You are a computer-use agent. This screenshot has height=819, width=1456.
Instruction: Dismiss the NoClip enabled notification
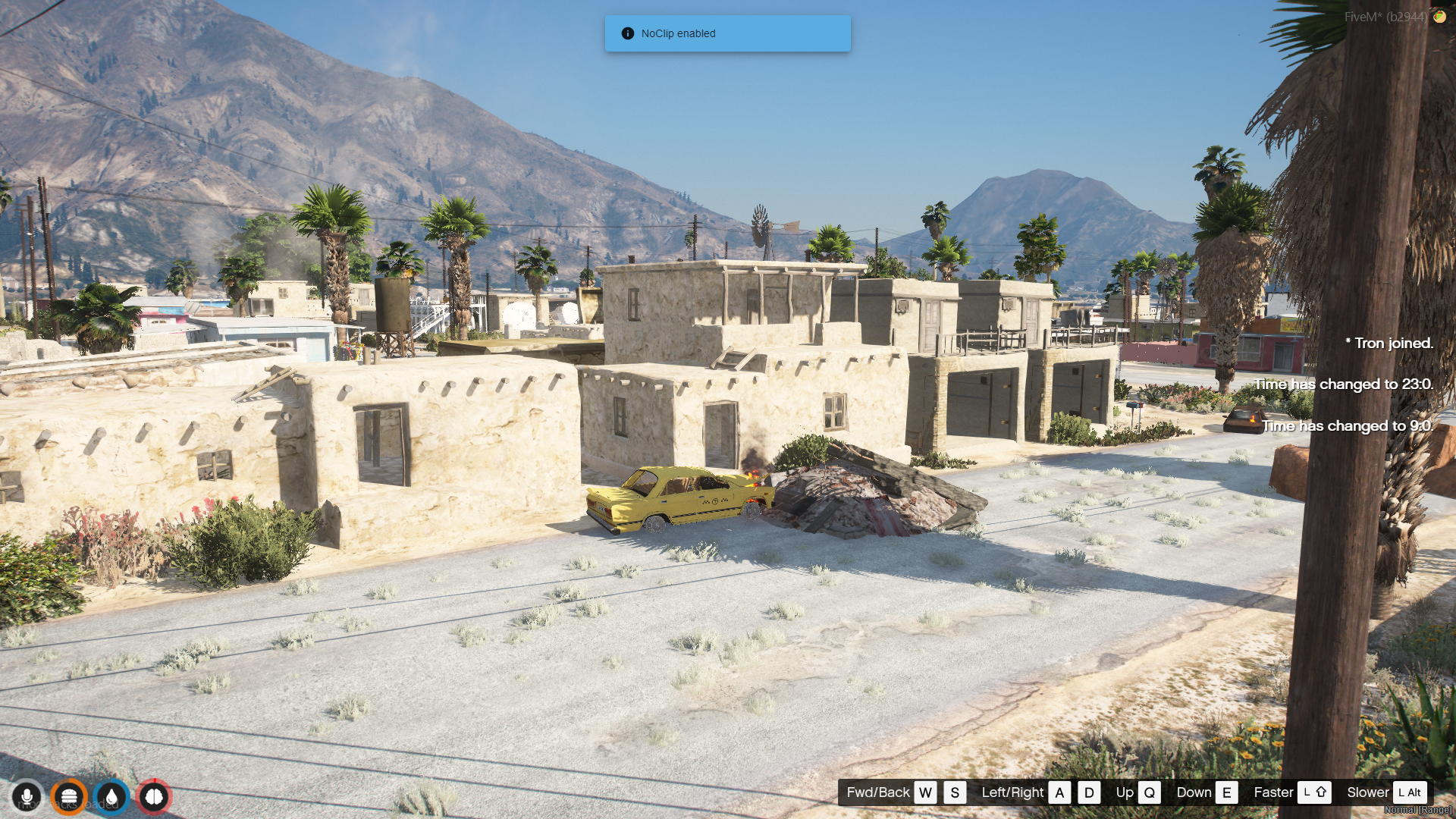coord(727,33)
